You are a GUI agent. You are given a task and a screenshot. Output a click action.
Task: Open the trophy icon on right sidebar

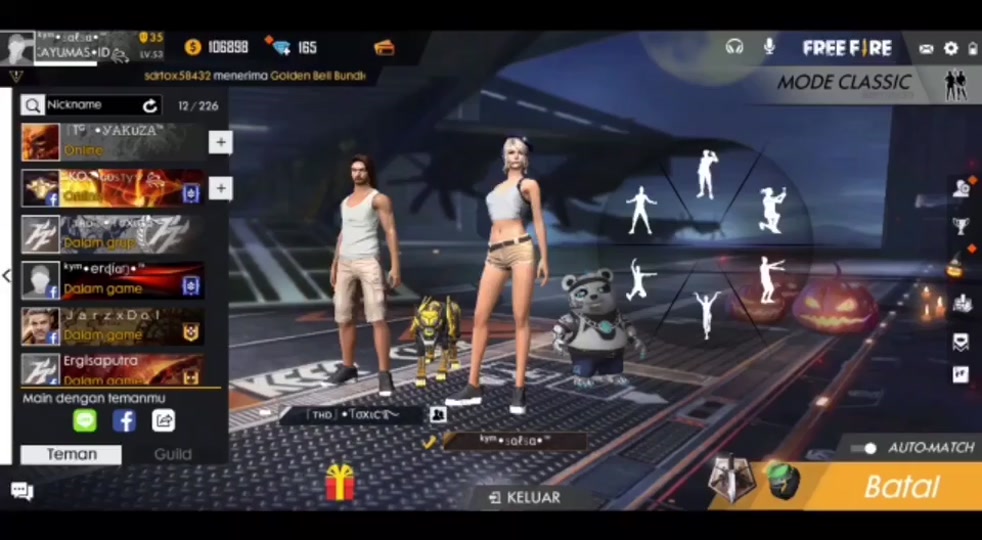960,225
